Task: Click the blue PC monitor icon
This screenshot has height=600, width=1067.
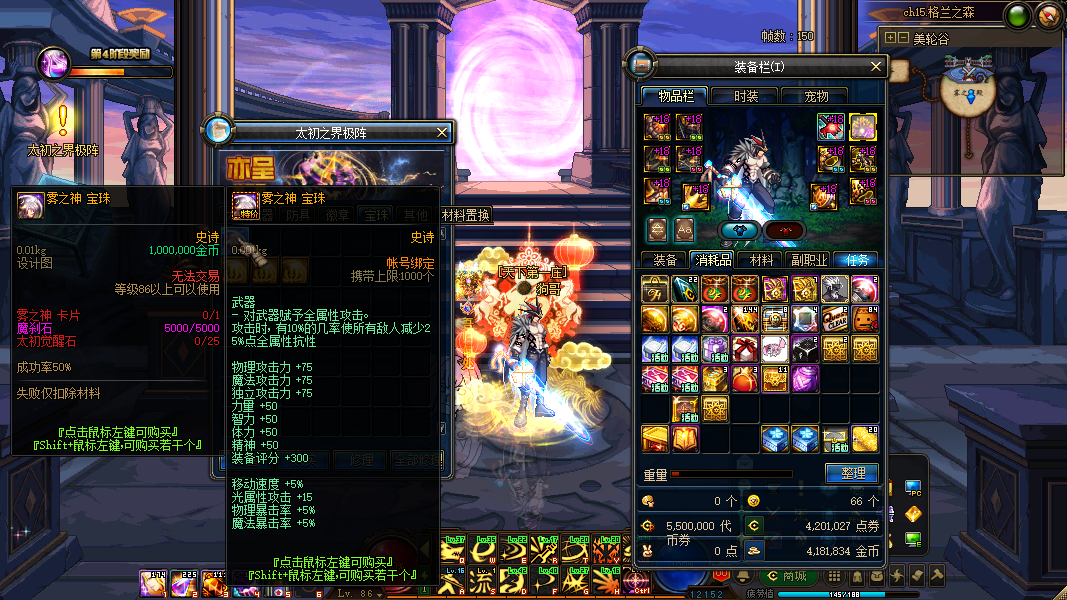Action: point(912,488)
